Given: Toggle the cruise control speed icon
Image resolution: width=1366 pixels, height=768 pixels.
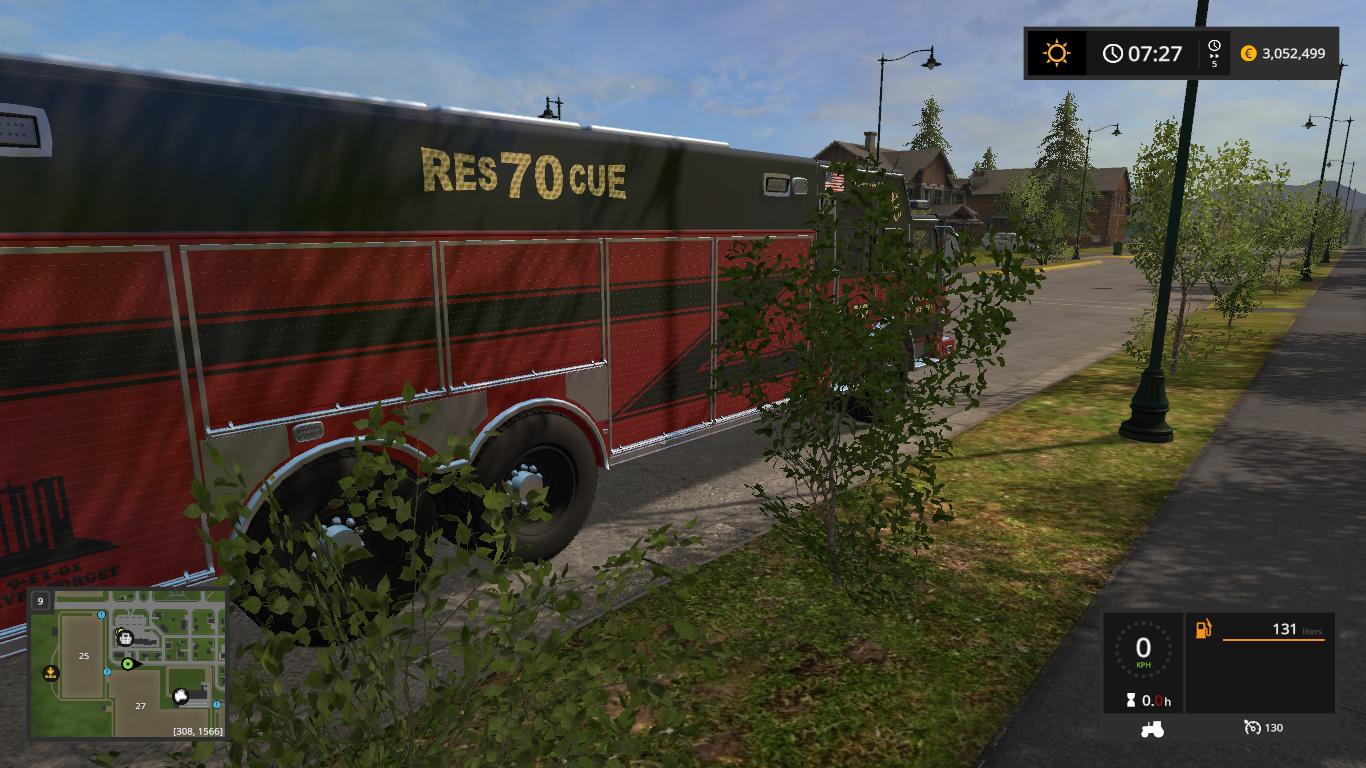Looking at the screenshot, I should (x=1252, y=727).
